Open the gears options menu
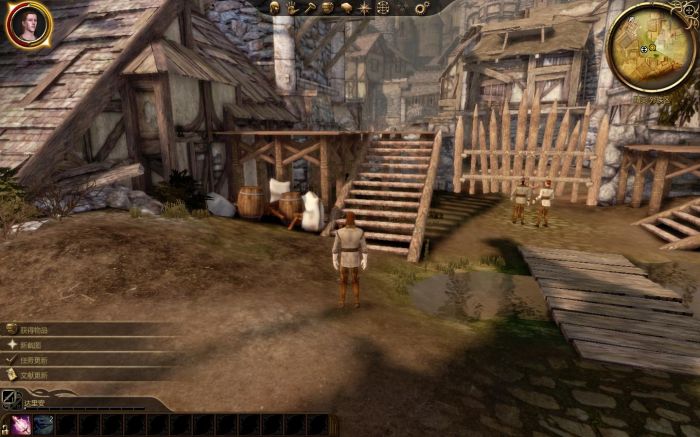700x437 pixels. [421, 7]
